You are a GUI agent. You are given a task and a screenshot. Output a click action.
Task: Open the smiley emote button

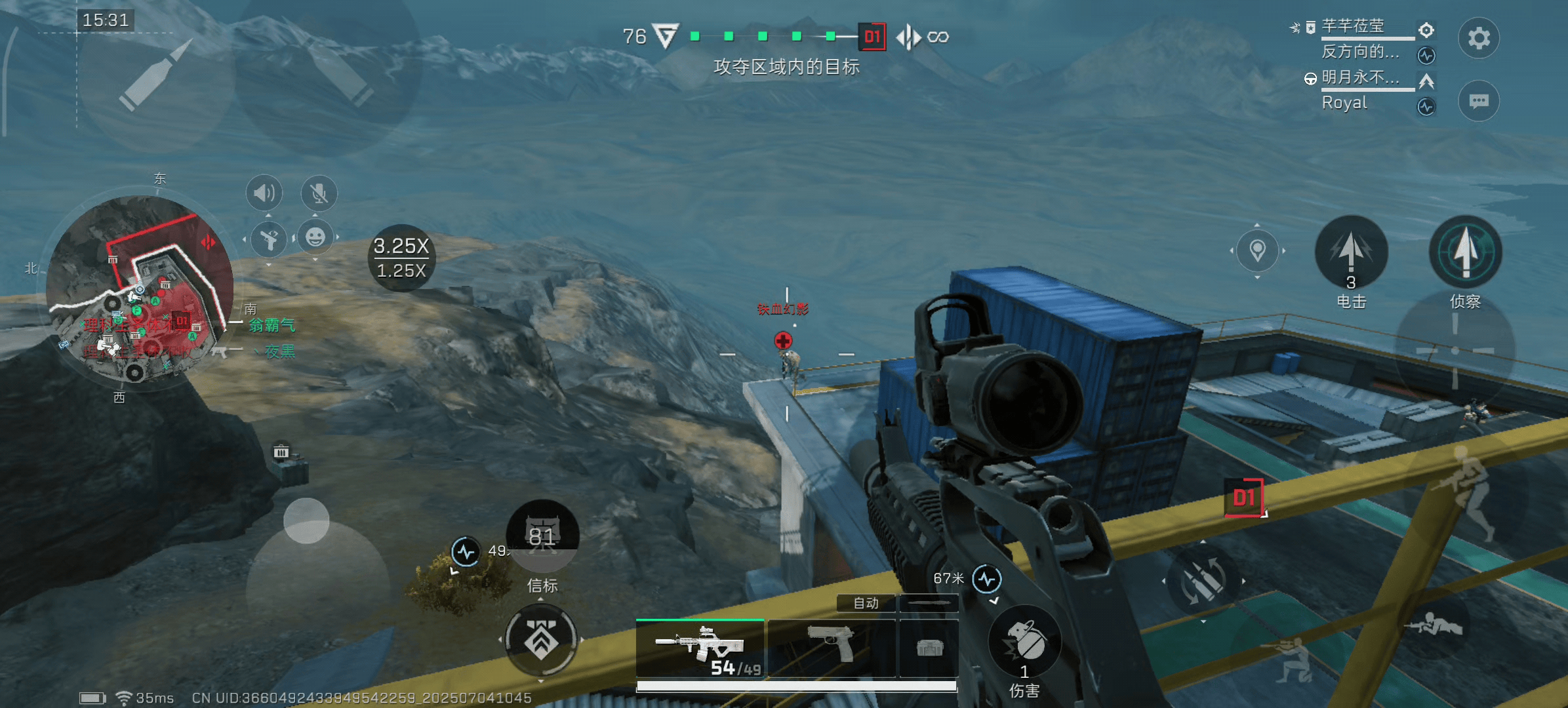[x=315, y=237]
